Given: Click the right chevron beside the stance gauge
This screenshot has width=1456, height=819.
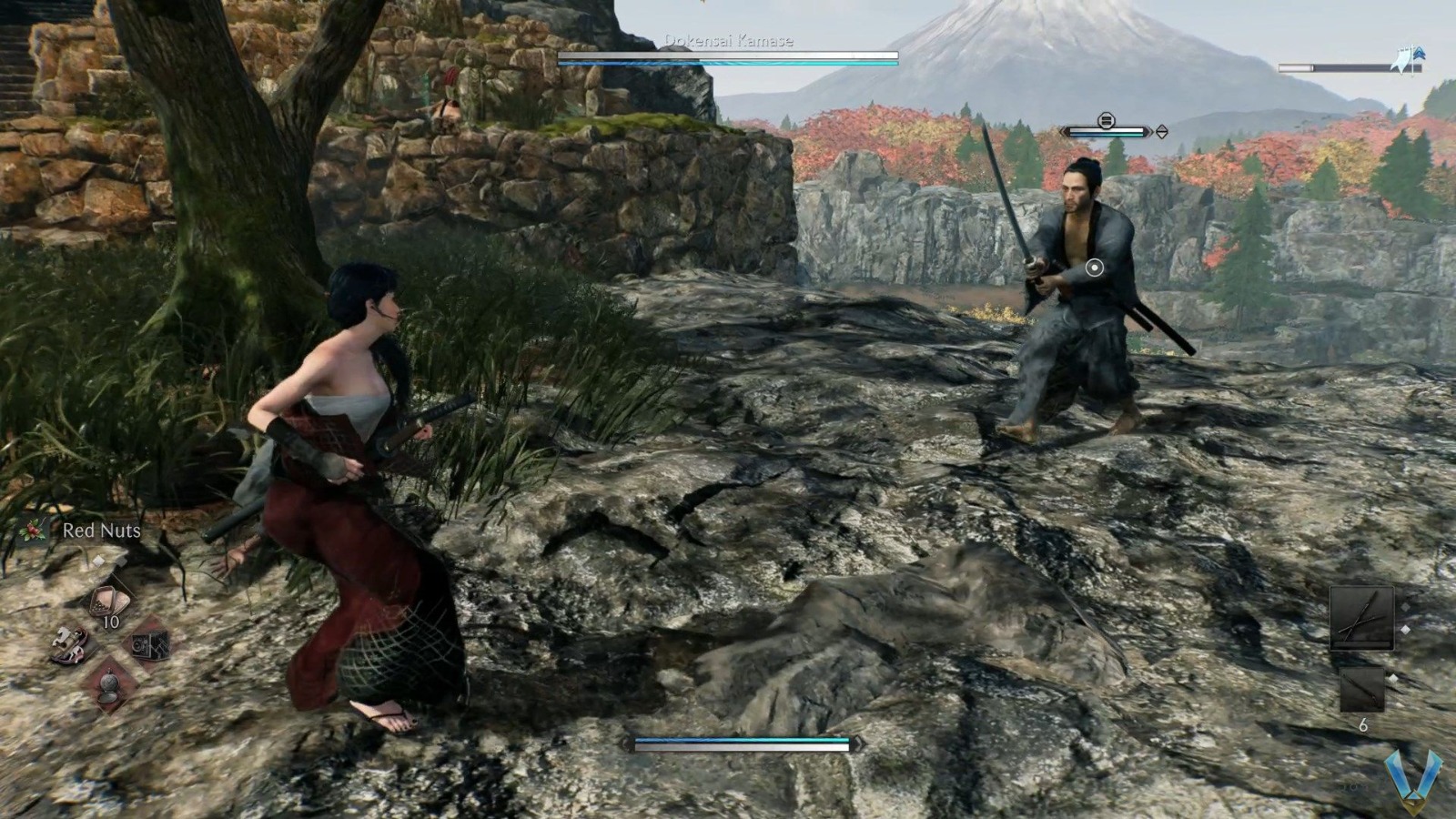Looking at the screenshot, I should click(x=1163, y=132).
